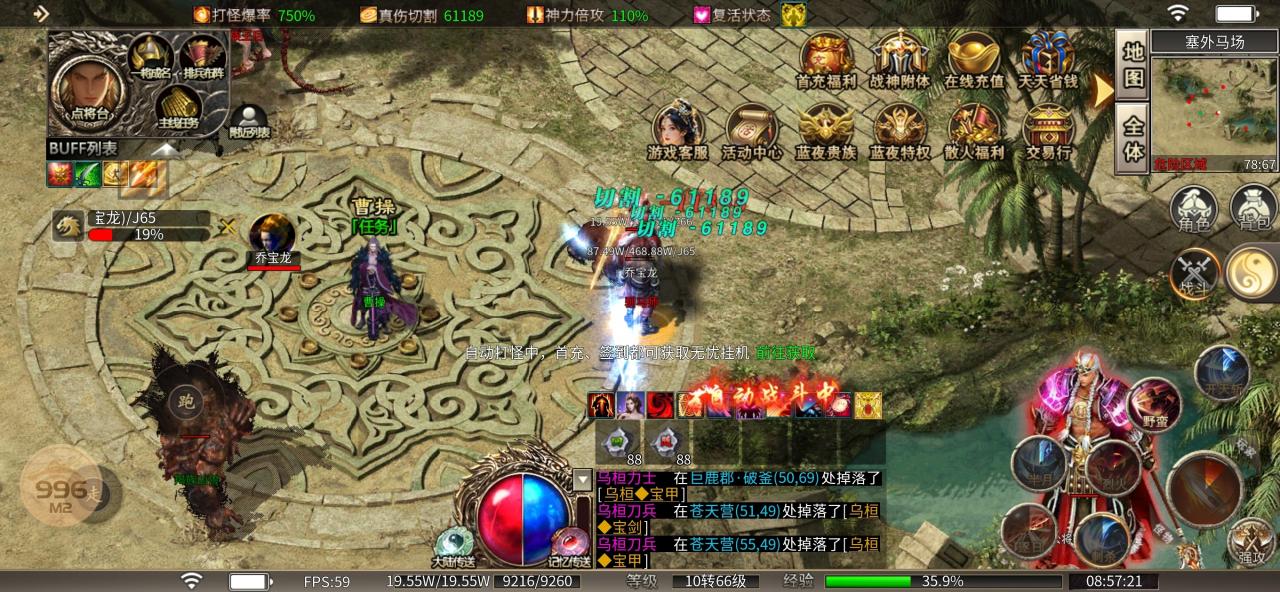Use the 强攻 forced attack button
The width and height of the screenshot is (1280, 592).
click(1250, 542)
